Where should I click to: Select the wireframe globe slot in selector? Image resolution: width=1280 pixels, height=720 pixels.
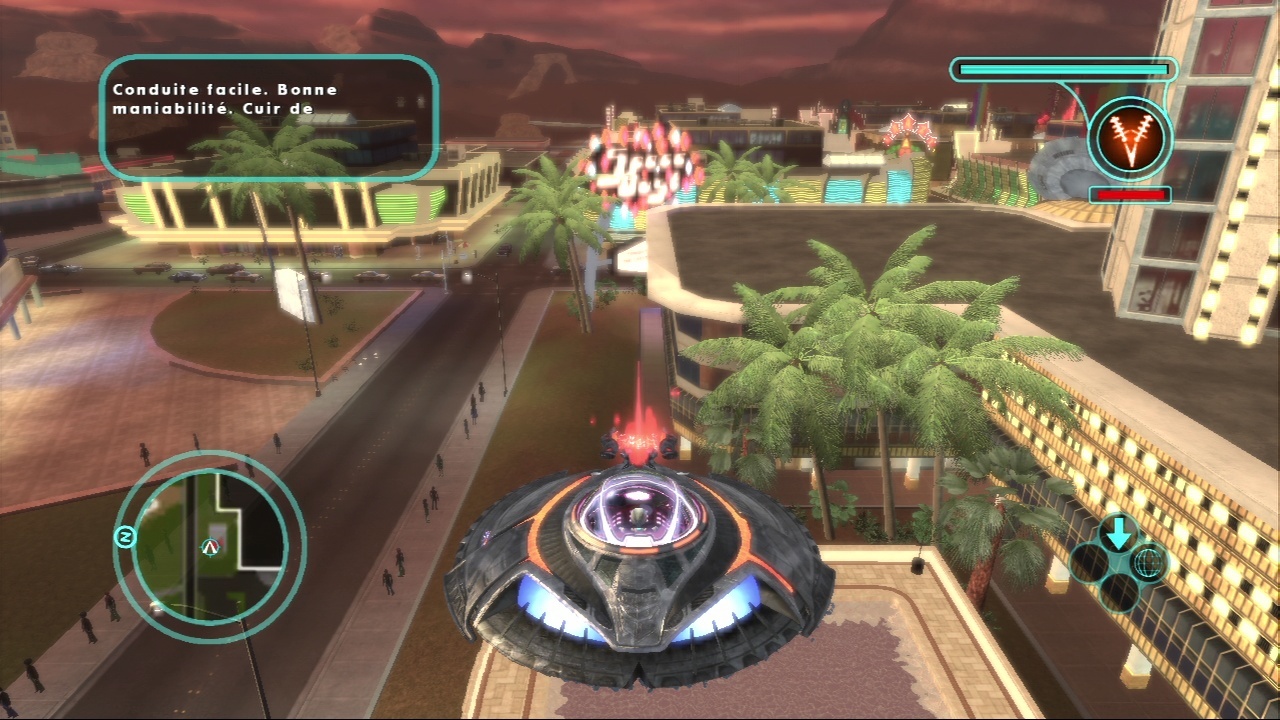click(x=1148, y=563)
